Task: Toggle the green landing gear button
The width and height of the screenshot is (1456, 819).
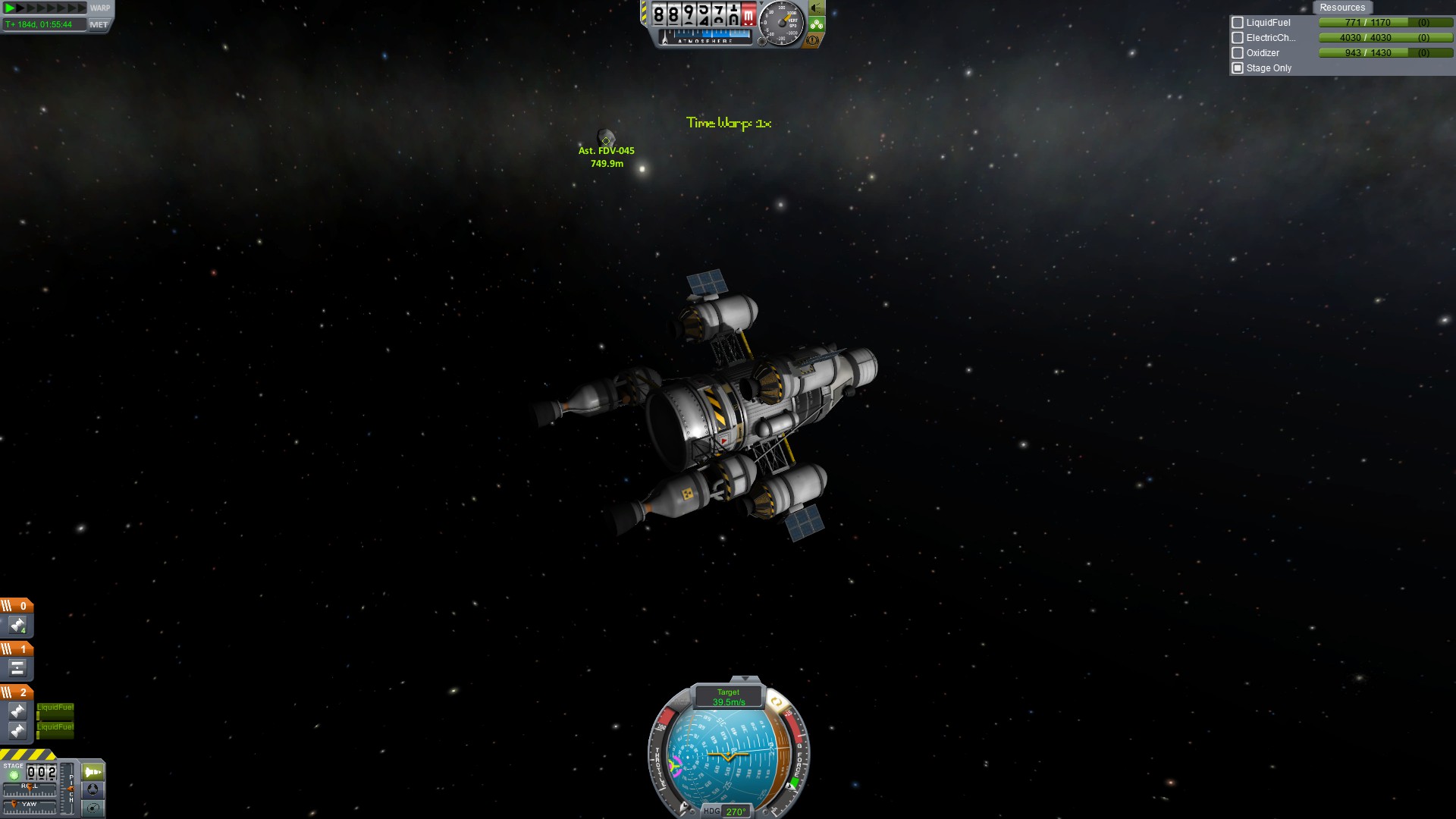Action: pos(816,24)
